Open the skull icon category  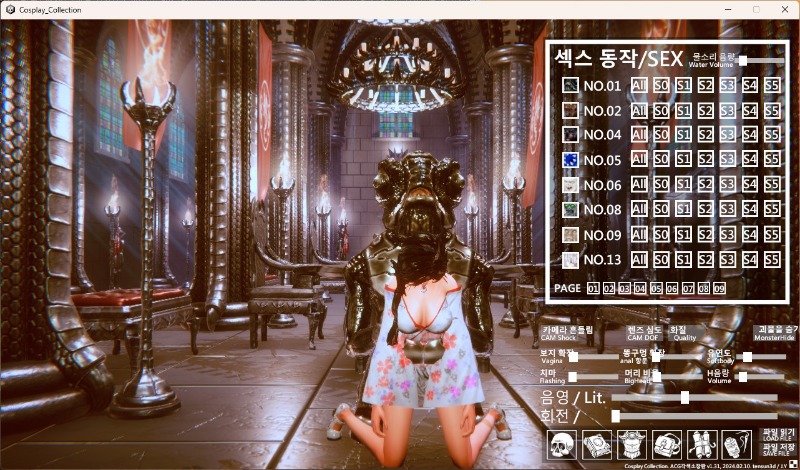point(563,444)
